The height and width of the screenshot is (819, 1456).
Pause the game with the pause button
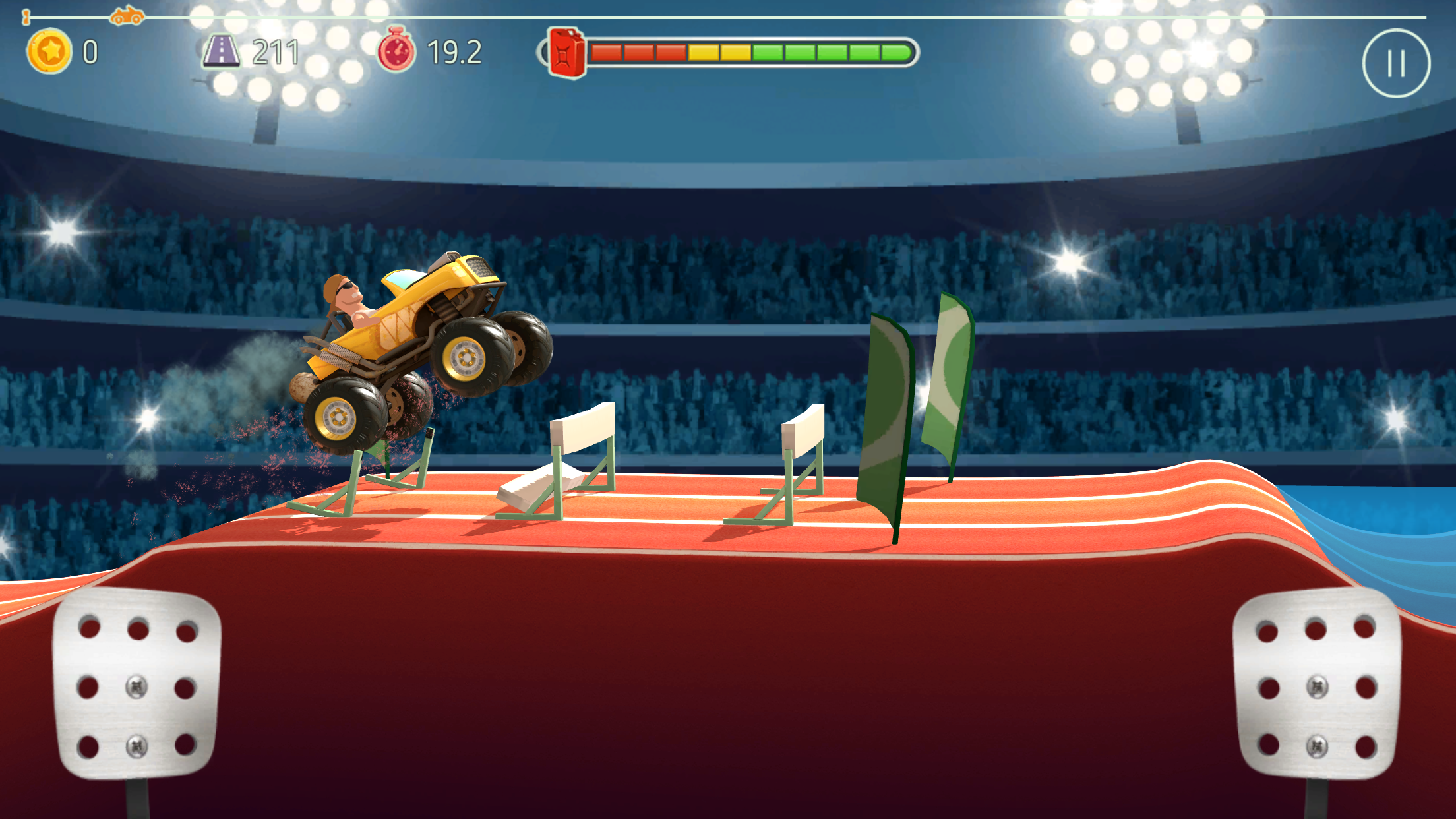click(1395, 64)
